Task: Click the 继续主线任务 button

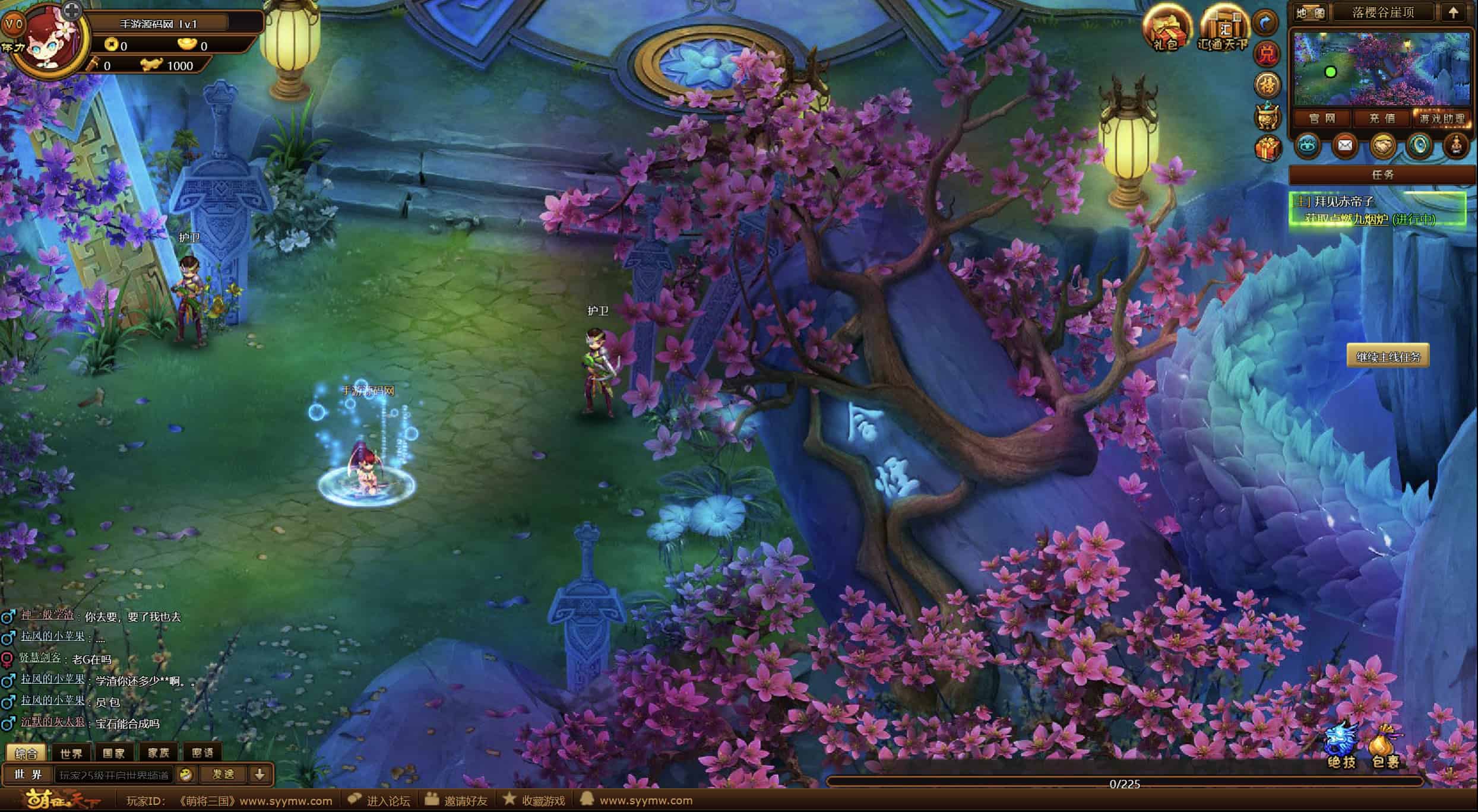Action: (x=1388, y=357)
